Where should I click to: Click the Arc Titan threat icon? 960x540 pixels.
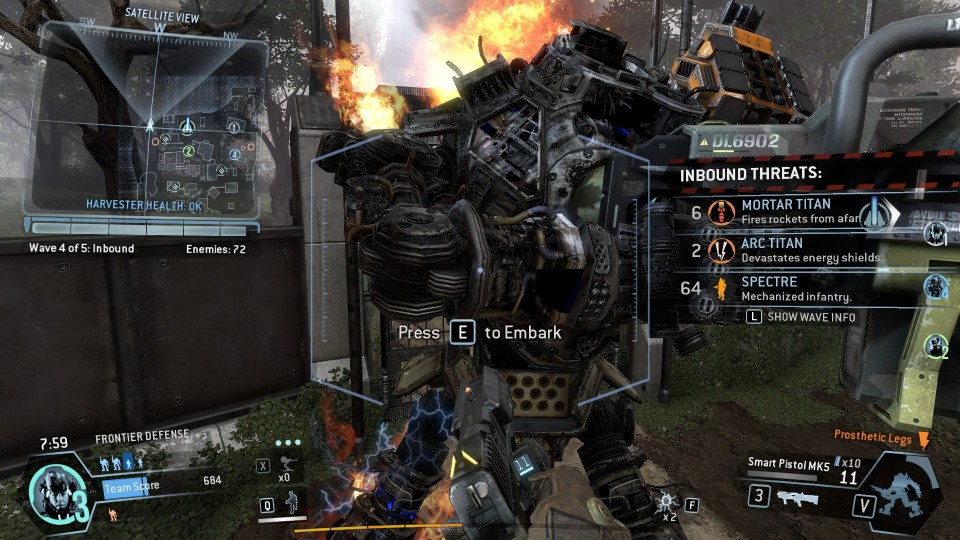coord(719,250)
